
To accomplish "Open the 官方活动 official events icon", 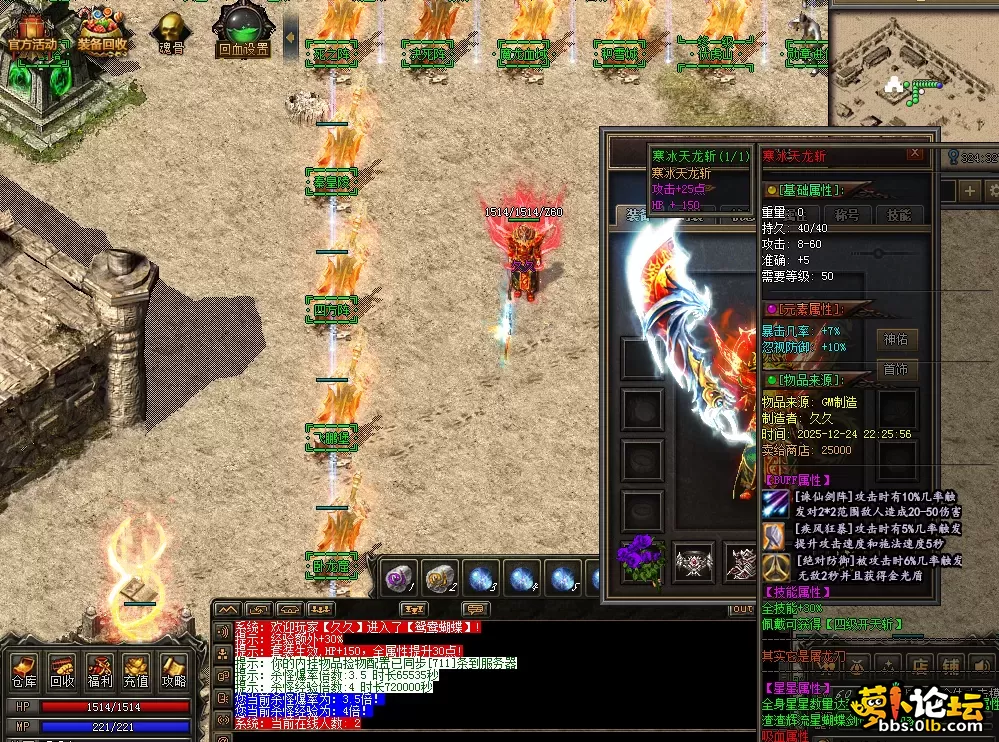I will 32,30.
